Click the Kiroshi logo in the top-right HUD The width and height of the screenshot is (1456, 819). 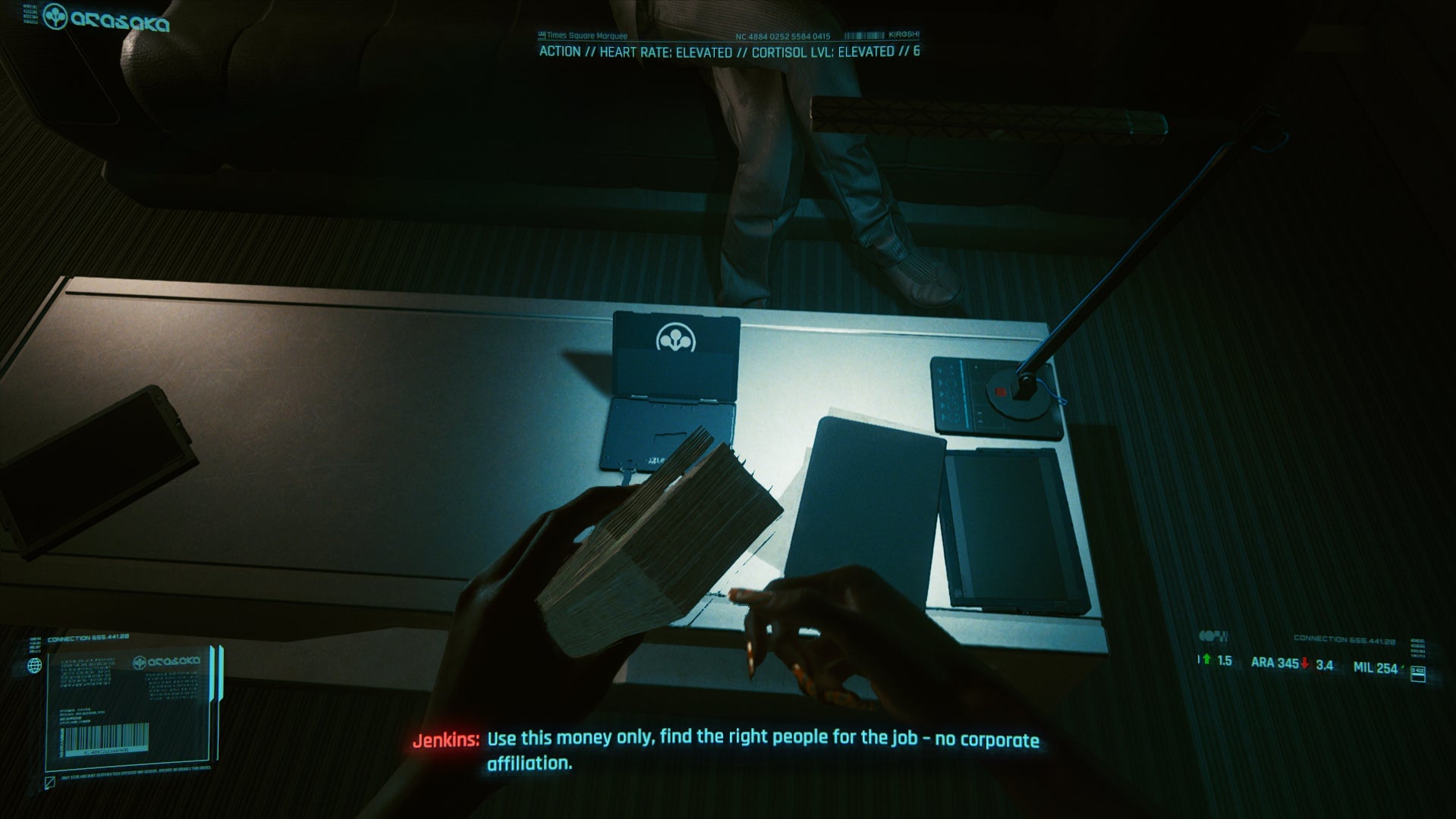(905, 33)
